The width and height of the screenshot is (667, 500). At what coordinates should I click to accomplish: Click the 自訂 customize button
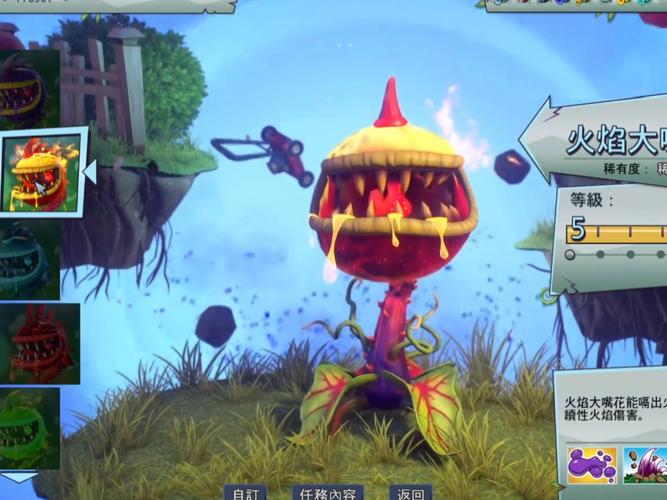click(x=245, y=493)
